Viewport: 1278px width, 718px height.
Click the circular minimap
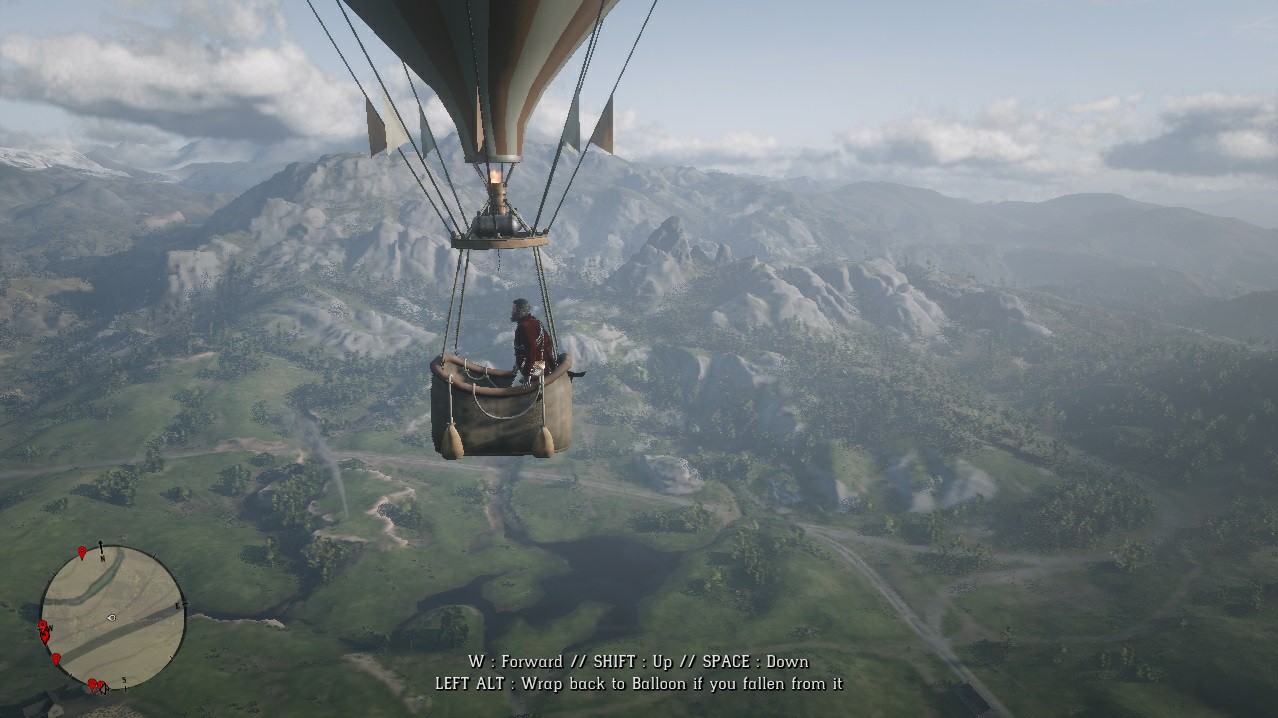click(113, 617)
